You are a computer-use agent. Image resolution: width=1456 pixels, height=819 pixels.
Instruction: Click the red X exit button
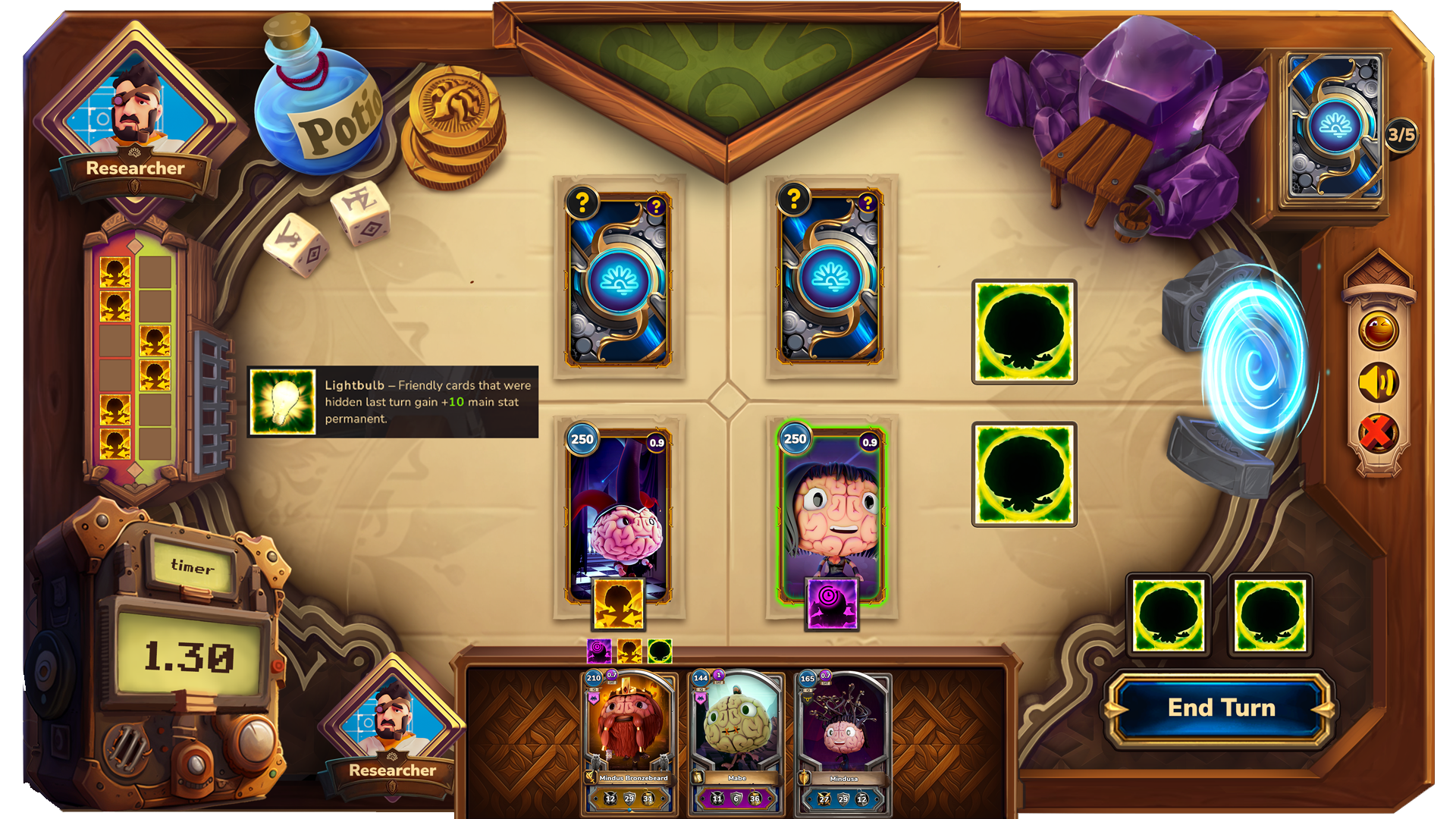coord(1376,433)
